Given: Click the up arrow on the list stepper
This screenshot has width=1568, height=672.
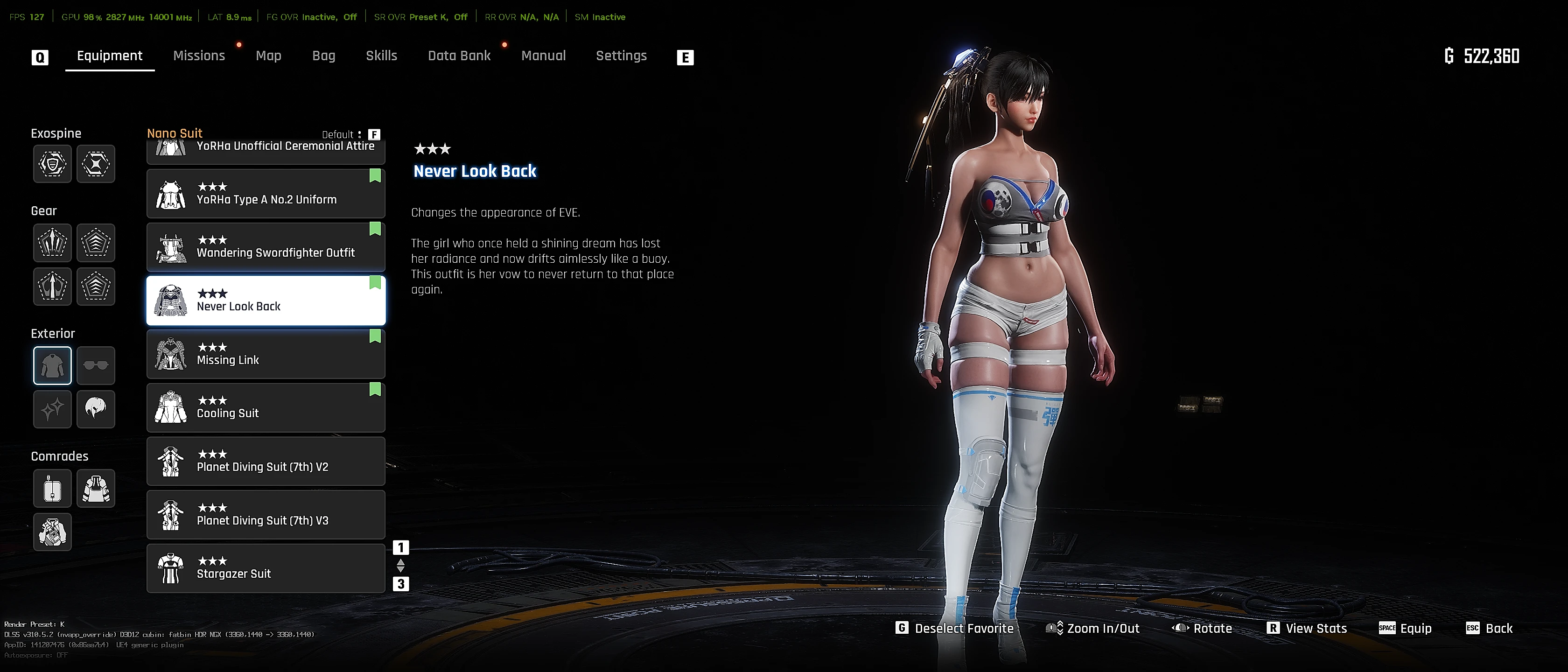Looking at the screenshot, I should tap(400, 561).
